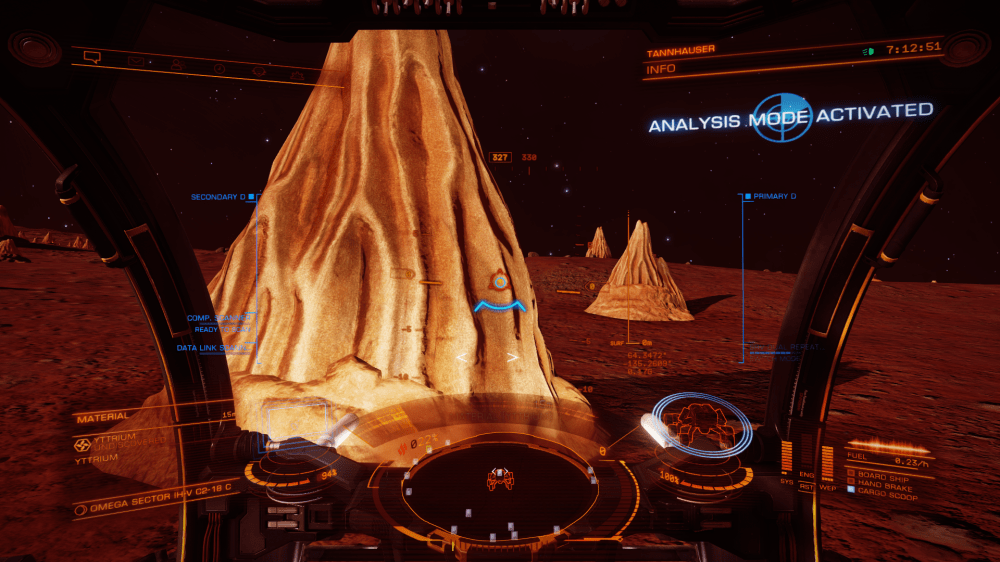This screenshot has width=1000, height=562.
Task: Select the Yttrium material target entry
Action: pos(100,441)
